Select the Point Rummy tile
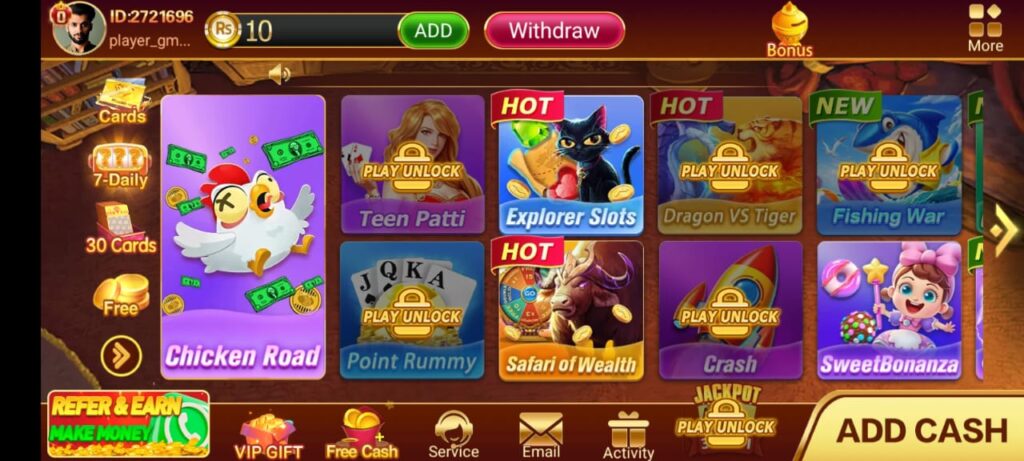The width and height of the screenshot is (1024, 461). click(412, 310)
